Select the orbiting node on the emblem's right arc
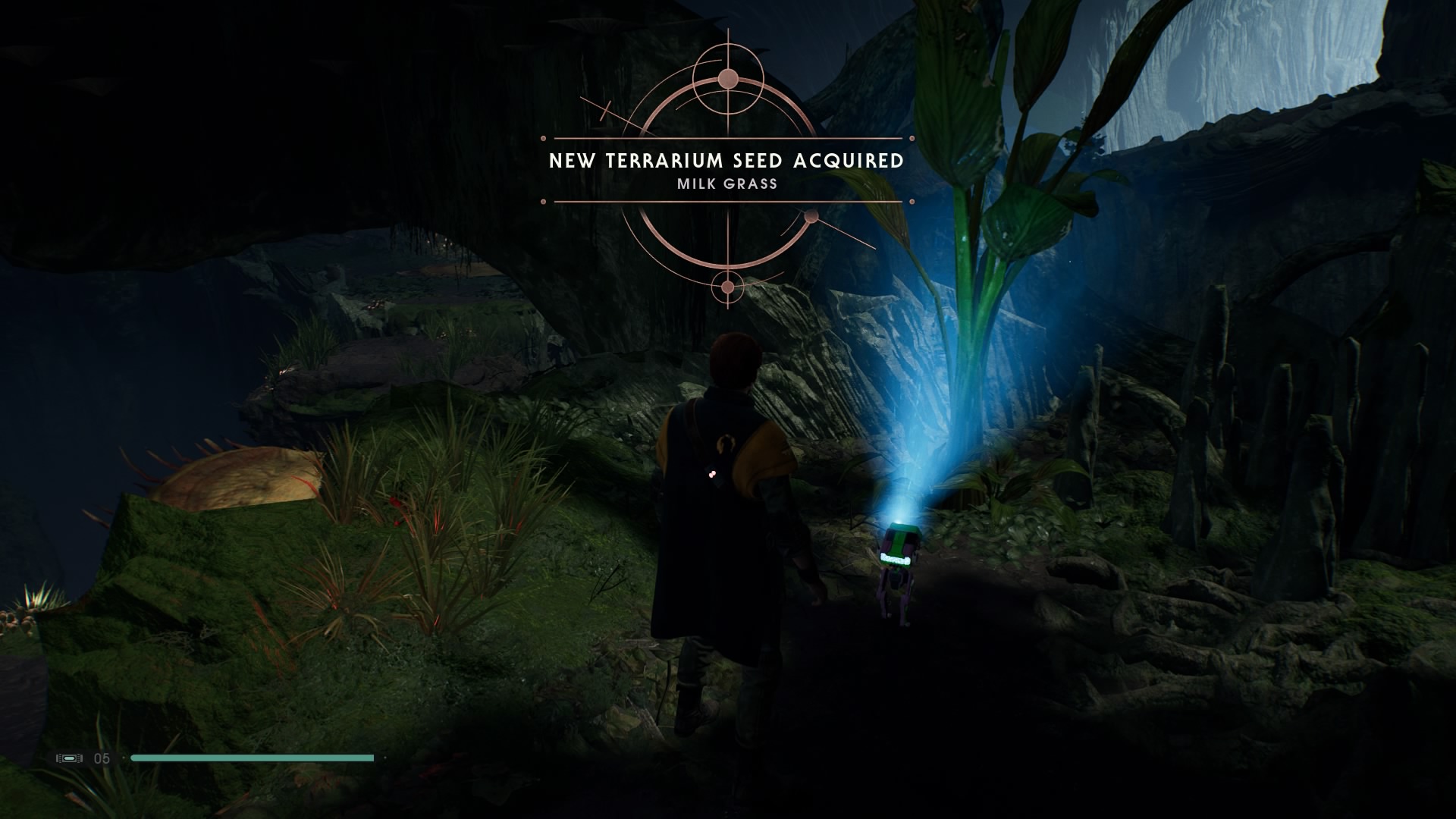Image resolution: width=1456 pixels, height=819 pixels. click(811, 218)
